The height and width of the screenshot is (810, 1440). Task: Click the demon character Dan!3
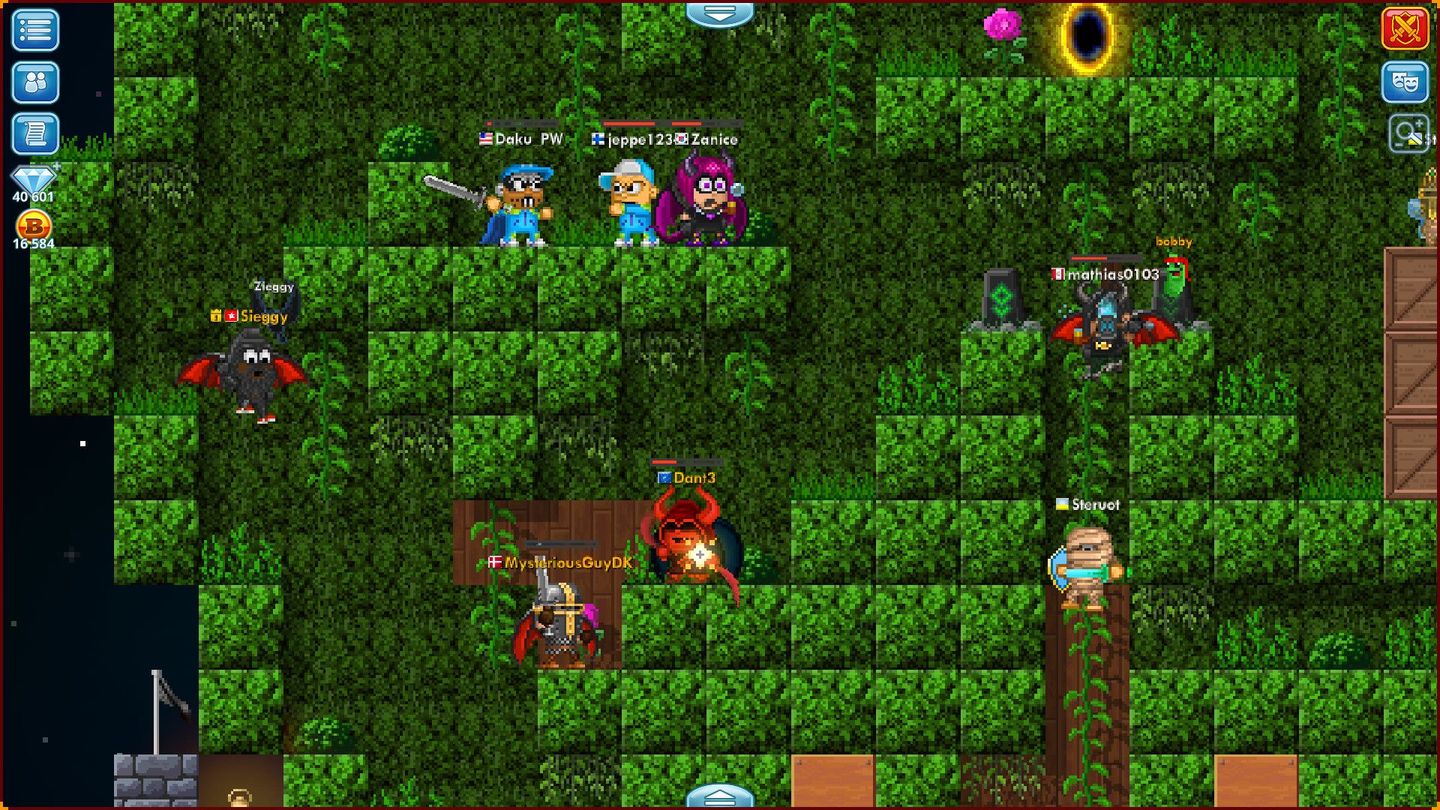[686, 545]
